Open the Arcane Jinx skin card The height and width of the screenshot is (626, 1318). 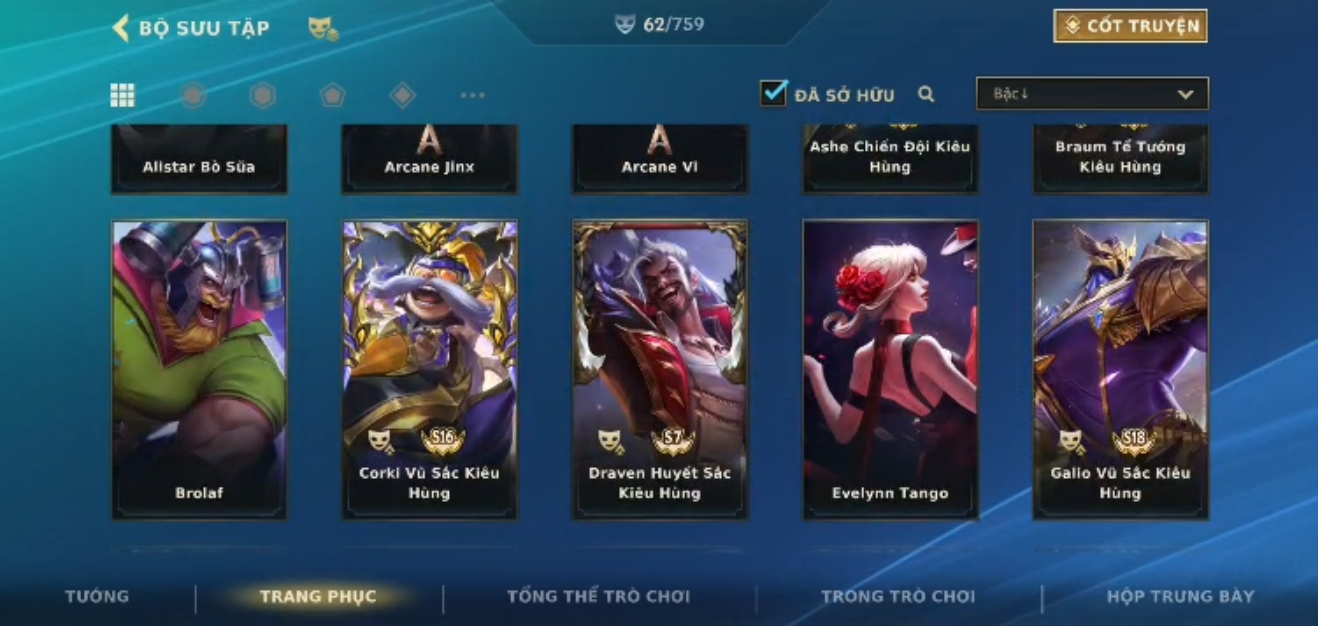click(x=430, y=158)
